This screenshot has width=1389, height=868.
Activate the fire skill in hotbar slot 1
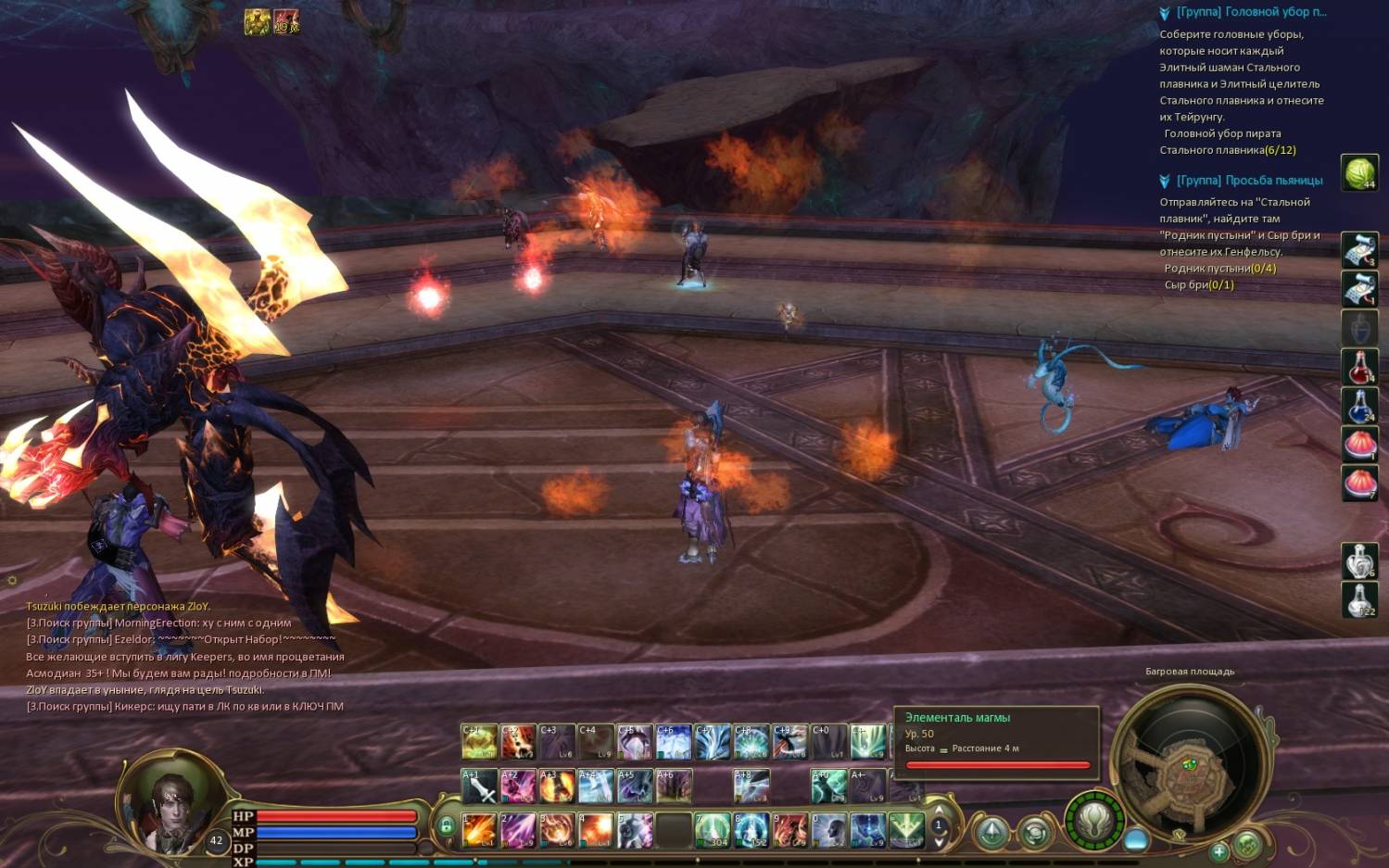point(479,830)
